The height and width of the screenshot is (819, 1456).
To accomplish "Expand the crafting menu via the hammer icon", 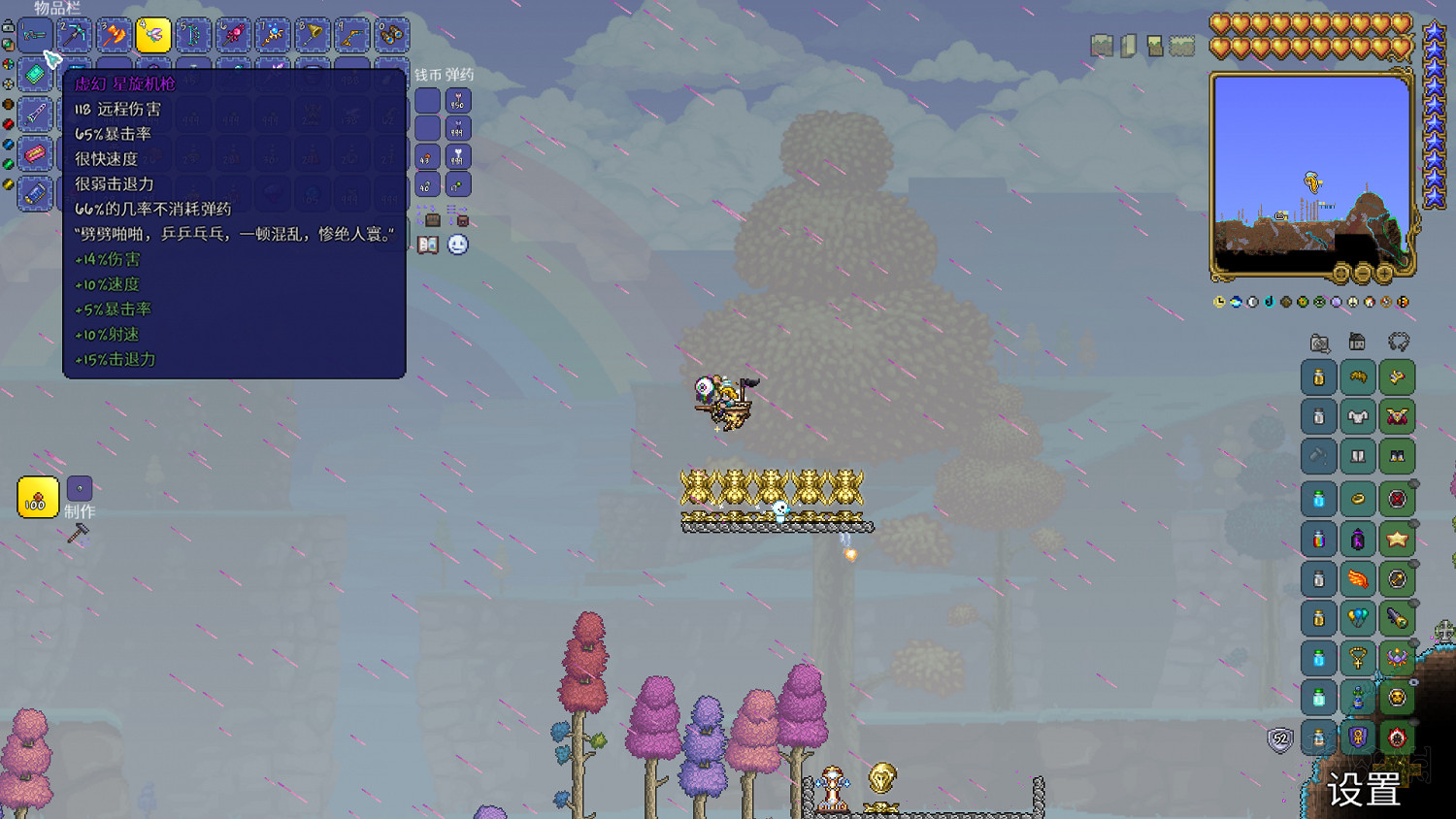I will click(78, 531).
